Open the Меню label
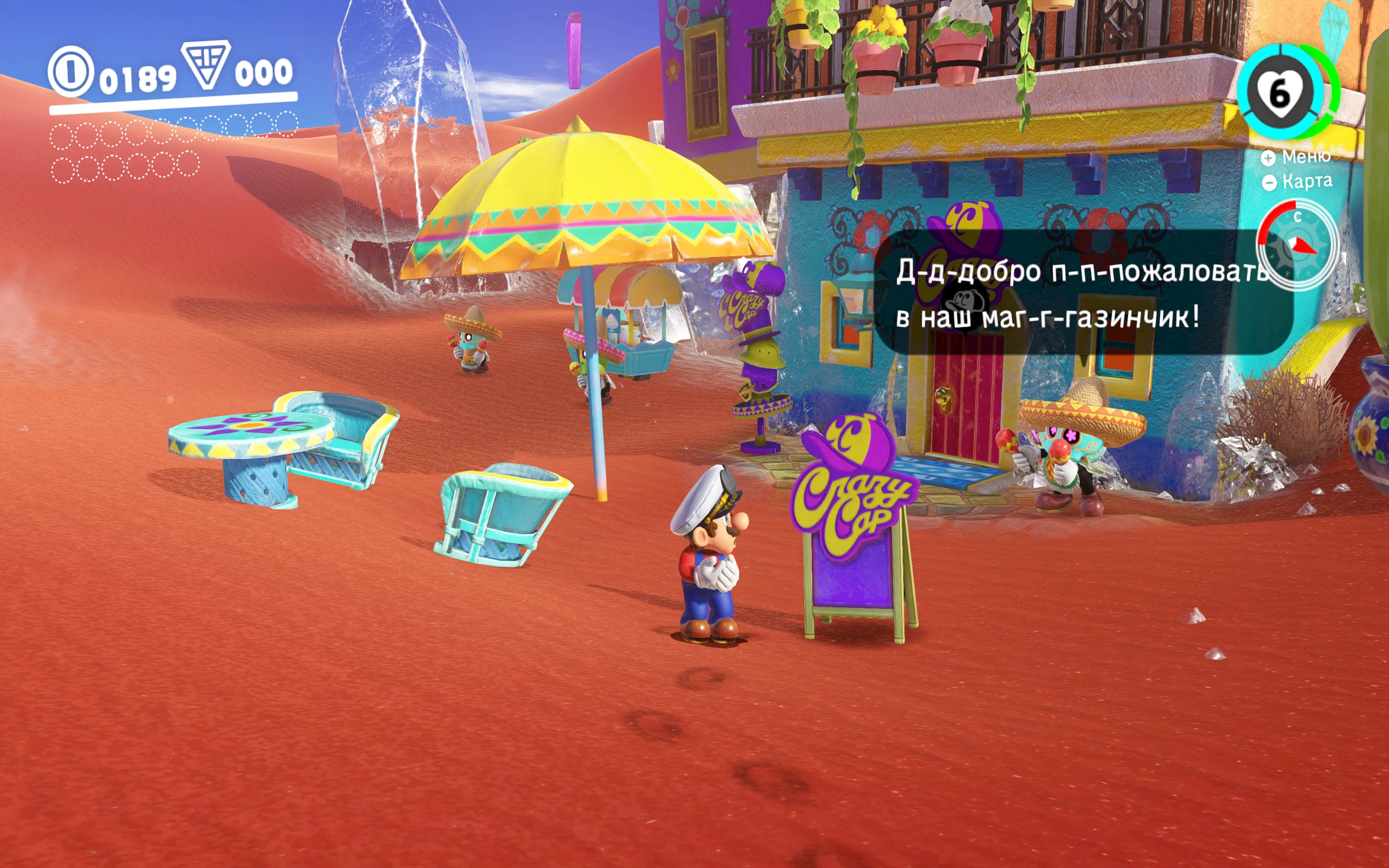1389x868 pixels. 1305,157
